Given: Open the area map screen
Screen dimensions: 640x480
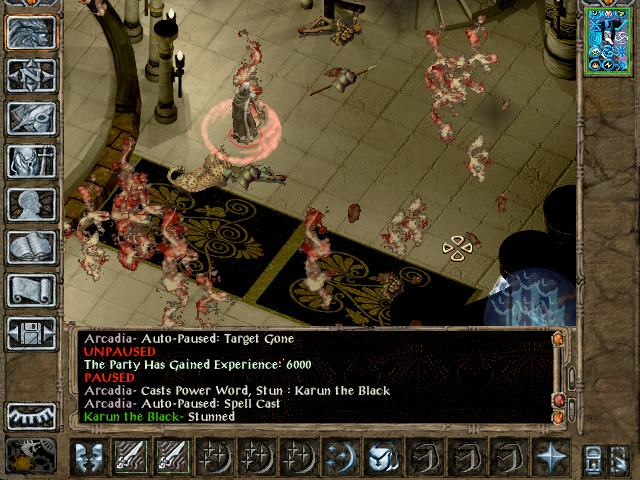Looking at the screenshot, I should 32,75.
